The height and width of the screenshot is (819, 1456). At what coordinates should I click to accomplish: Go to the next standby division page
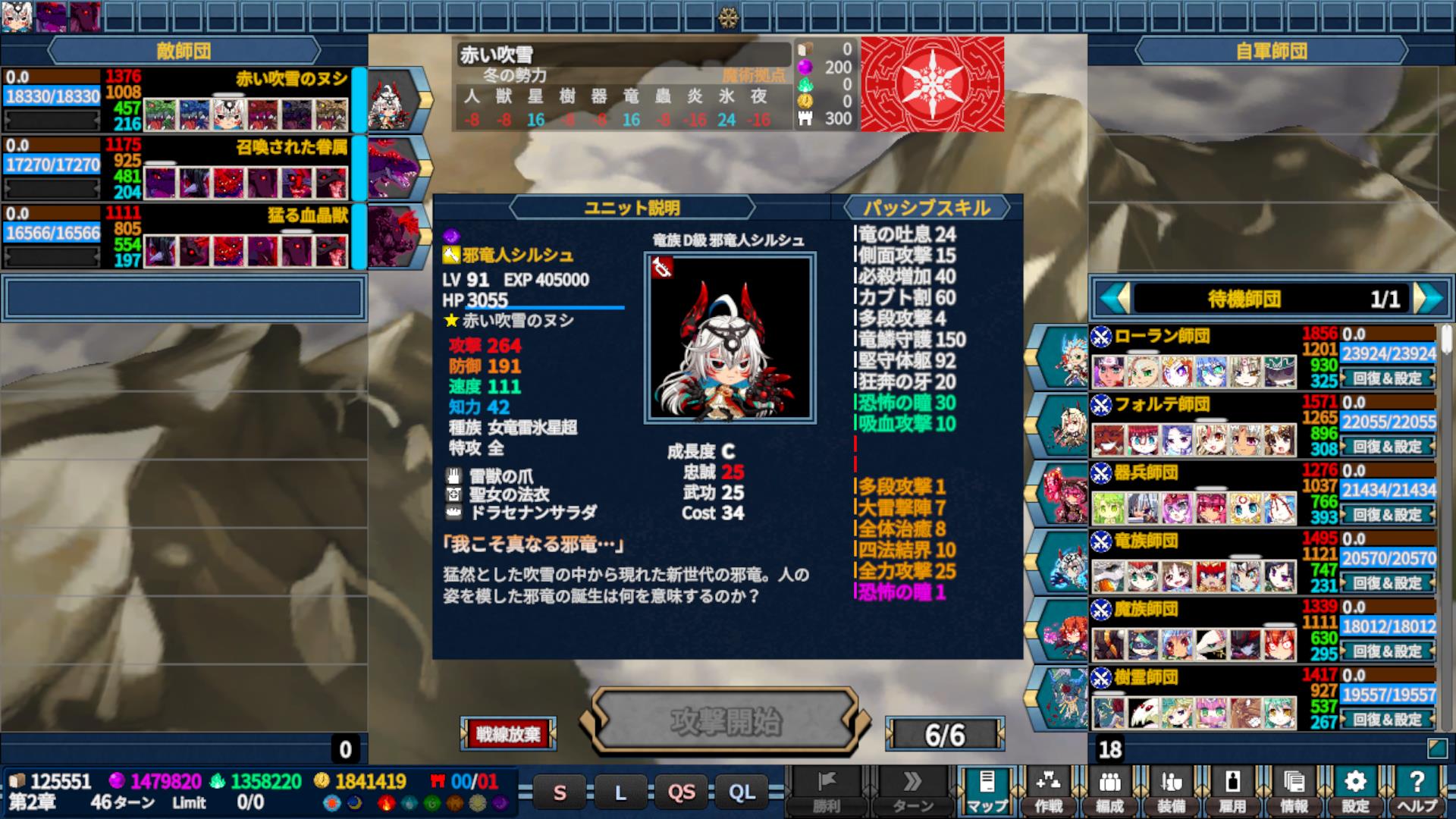[x=1429, y=298]
